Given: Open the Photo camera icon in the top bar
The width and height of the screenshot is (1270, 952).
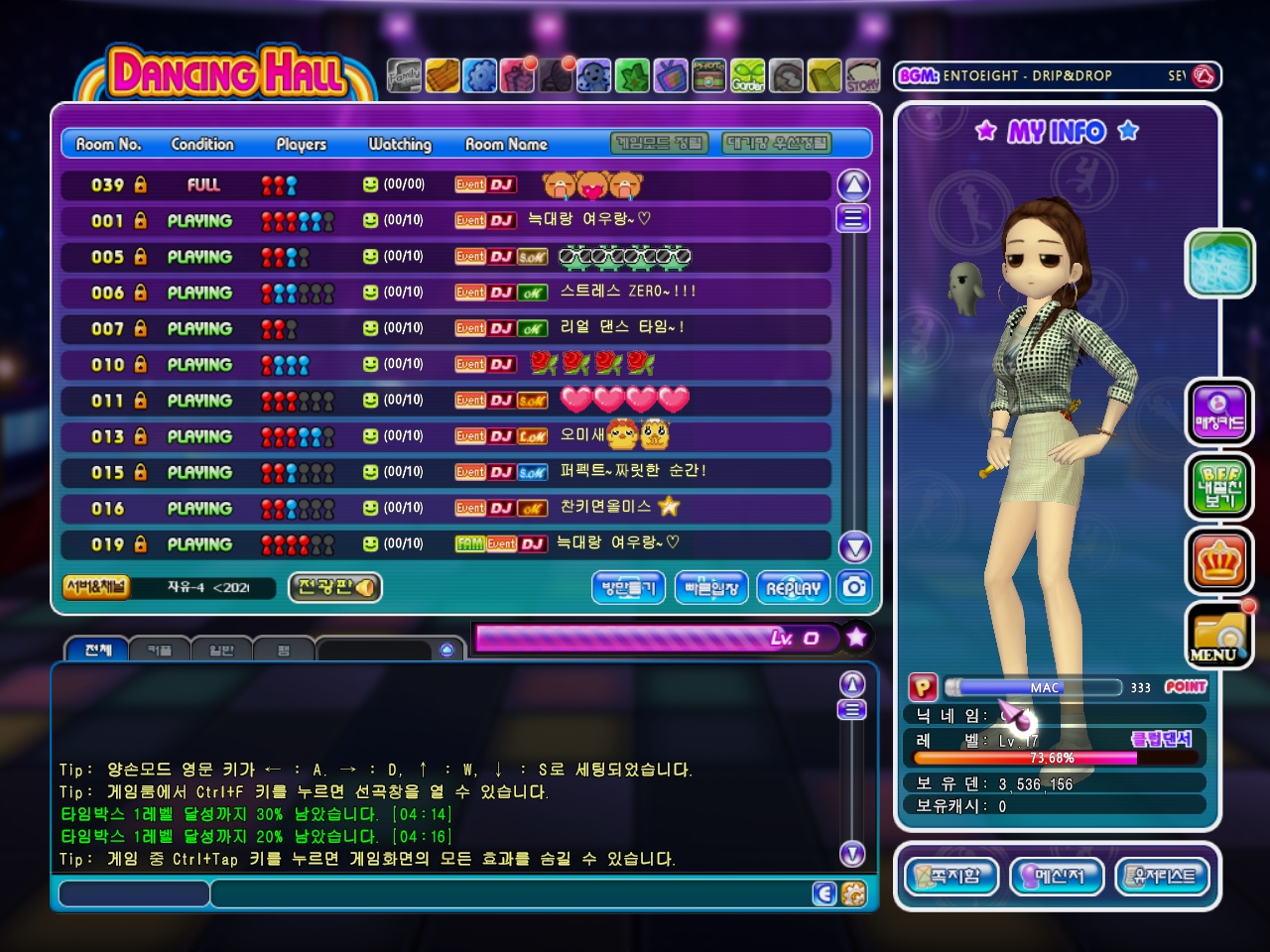Looking at the screenshot, I should point(708,75).
